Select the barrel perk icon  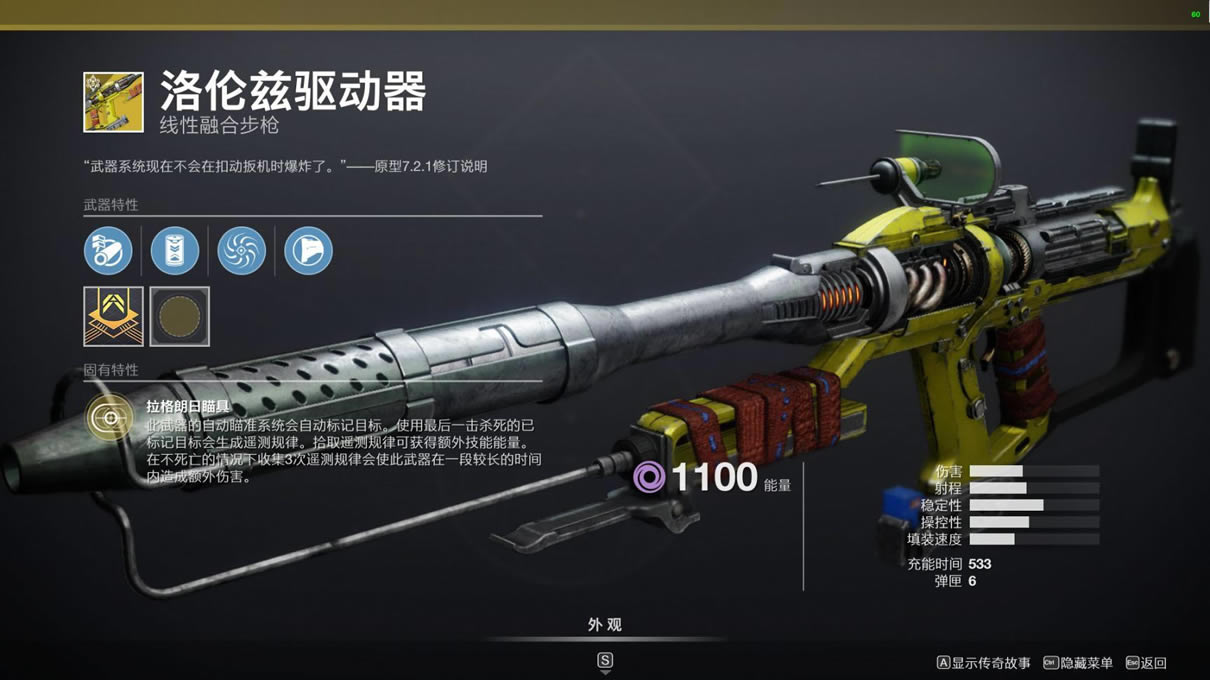click(108, 250)
